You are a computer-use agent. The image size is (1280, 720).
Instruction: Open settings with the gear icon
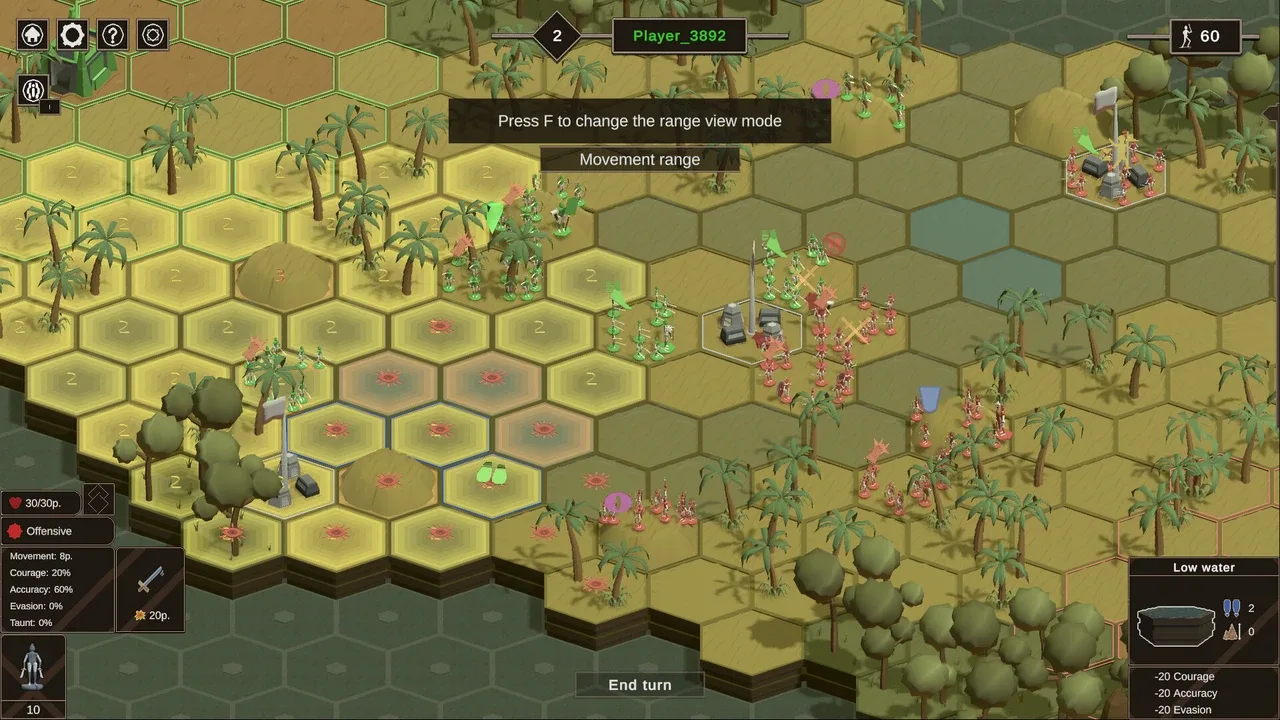click(72, 35)
